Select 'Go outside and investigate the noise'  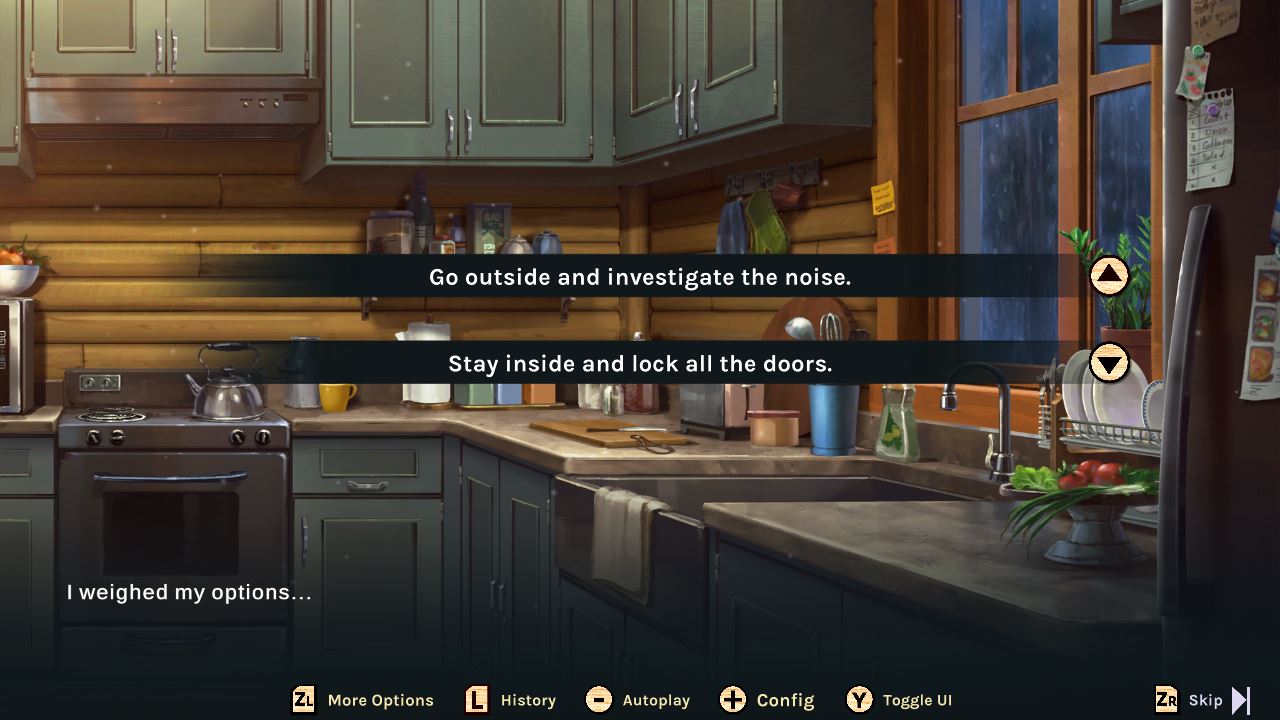[x=640, y=277]
